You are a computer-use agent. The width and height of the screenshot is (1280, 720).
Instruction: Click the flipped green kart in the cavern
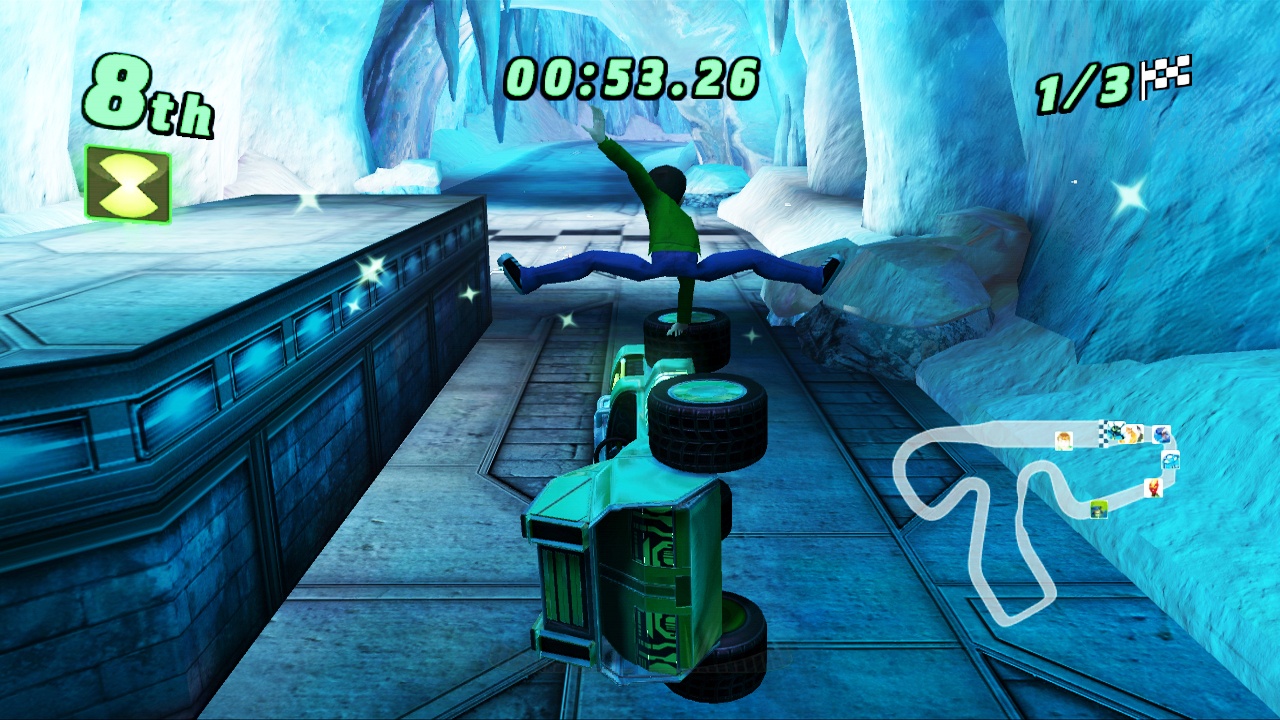click(650, 480)
